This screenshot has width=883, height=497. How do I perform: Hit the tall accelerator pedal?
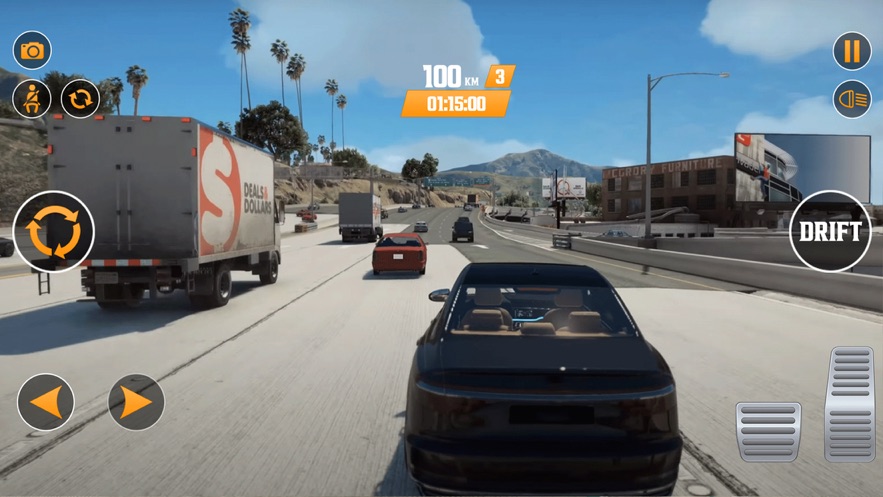click(850, 404)
